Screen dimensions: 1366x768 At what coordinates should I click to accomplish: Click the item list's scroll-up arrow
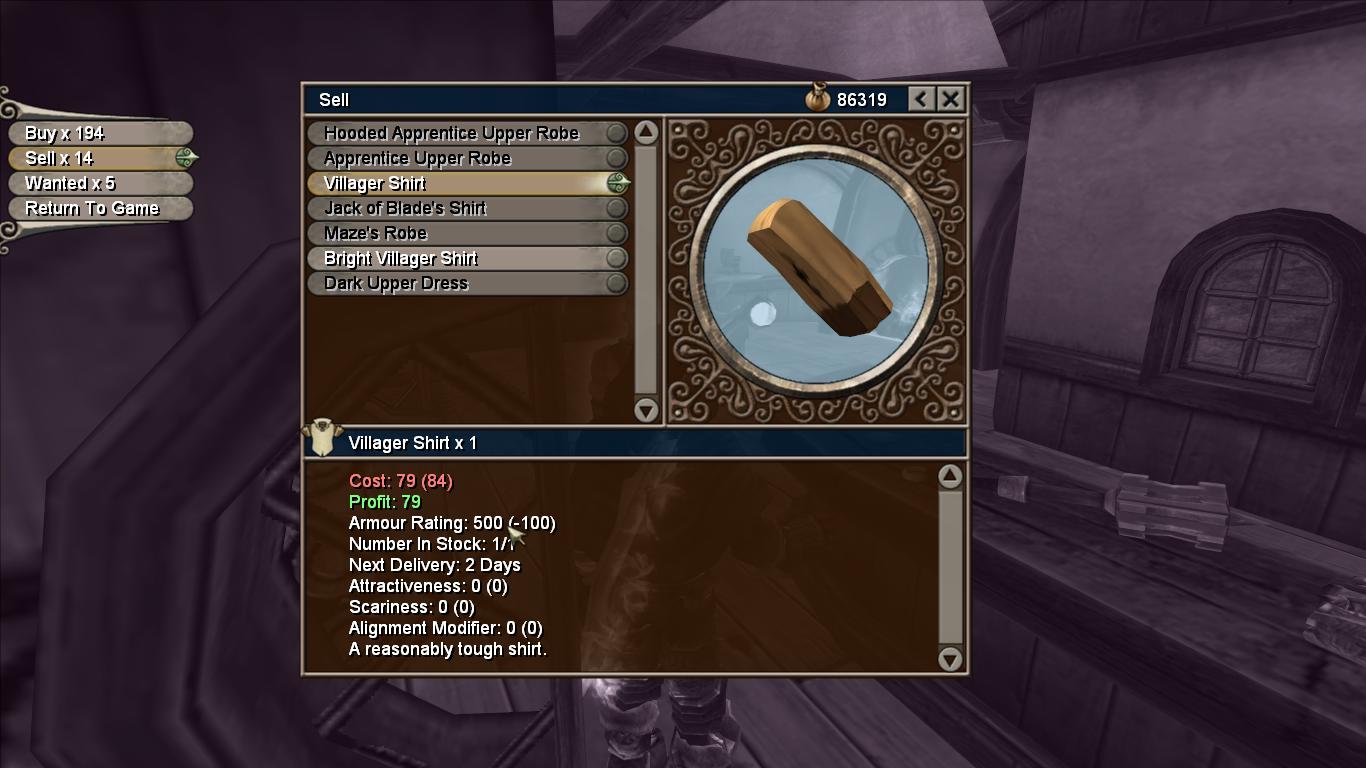646,132
